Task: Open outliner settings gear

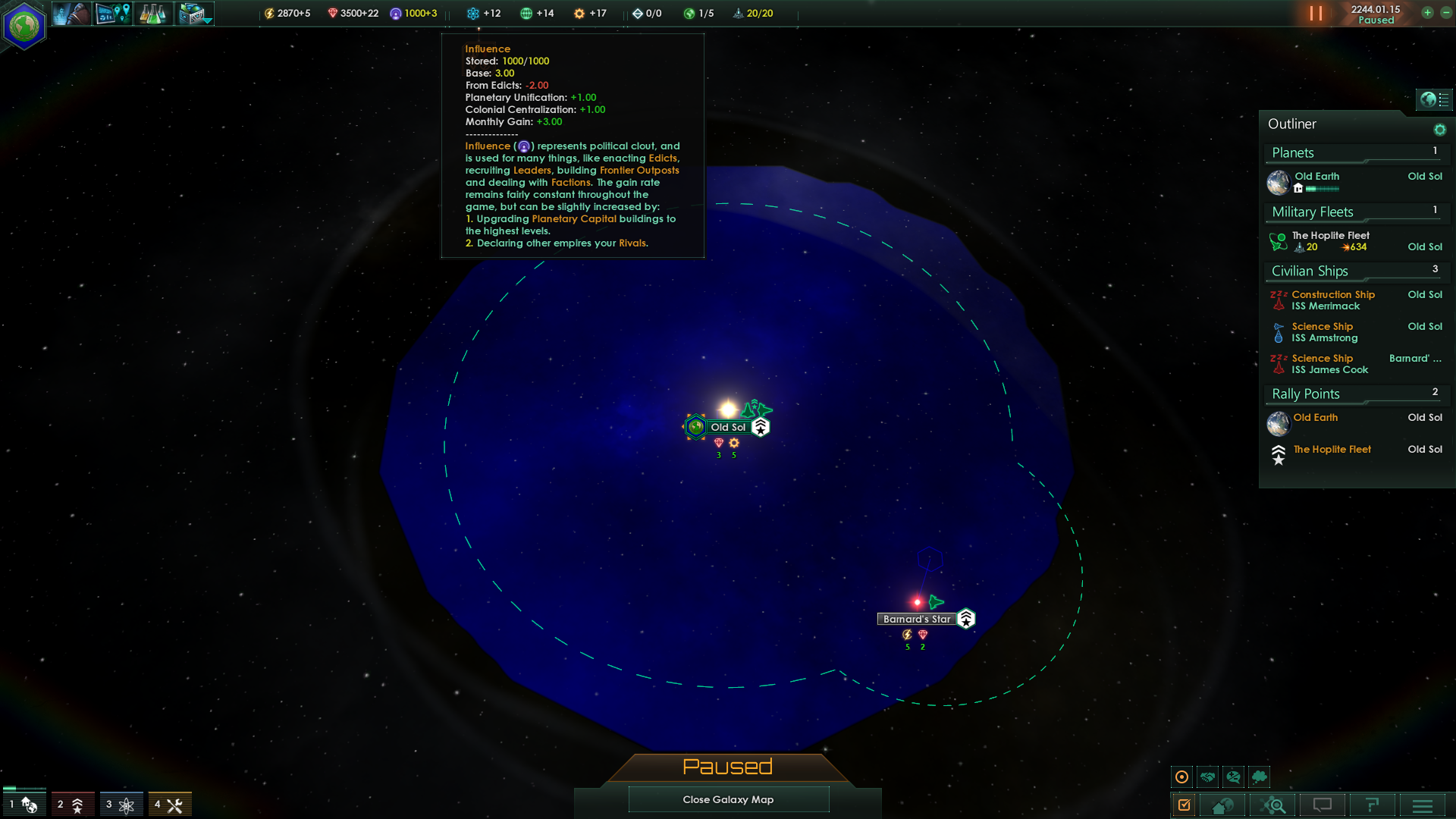Action: pos(1439,130)
